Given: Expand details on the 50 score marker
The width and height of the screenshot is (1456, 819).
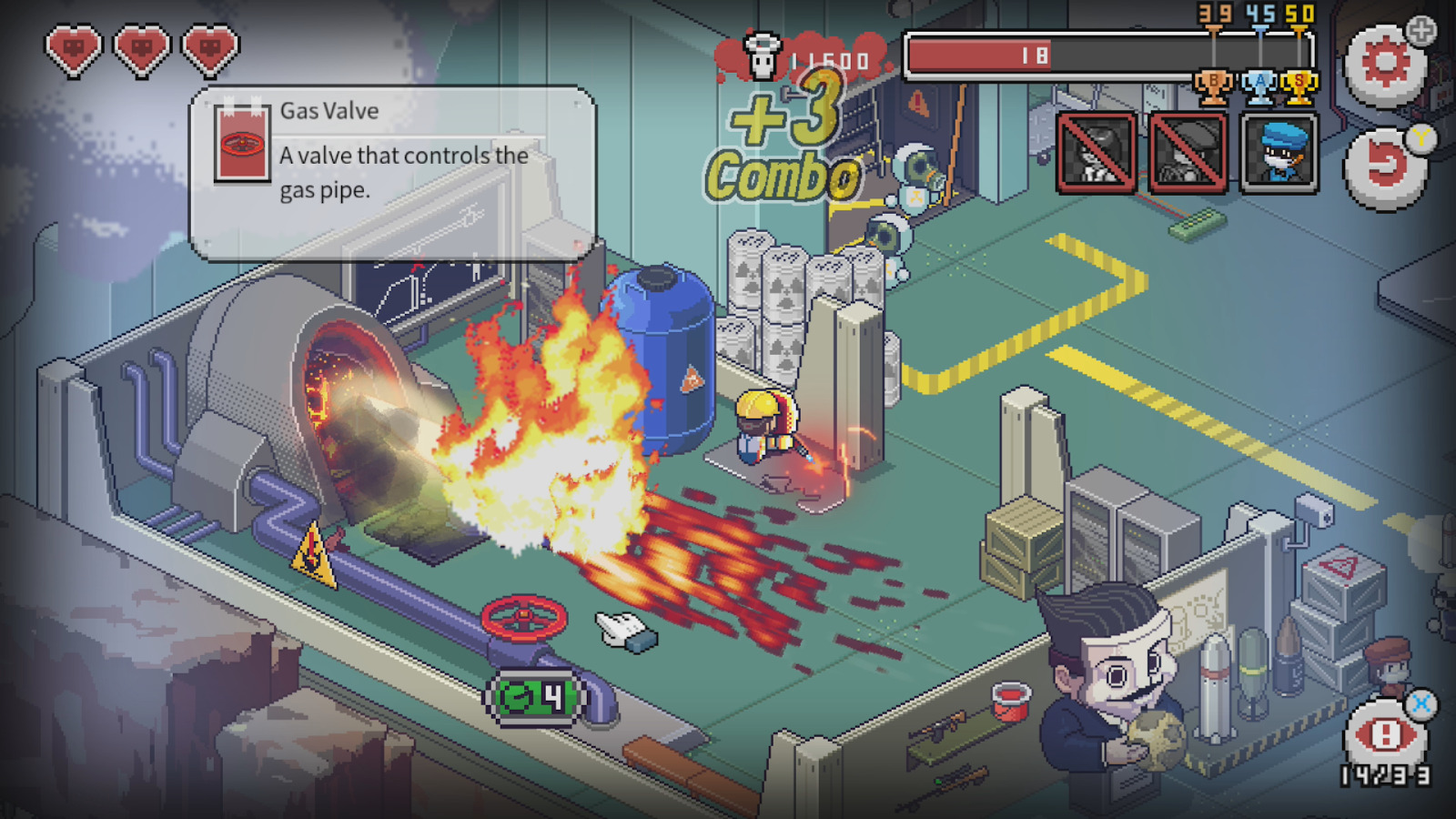Looking at the screenshot, I should 1297,14.
